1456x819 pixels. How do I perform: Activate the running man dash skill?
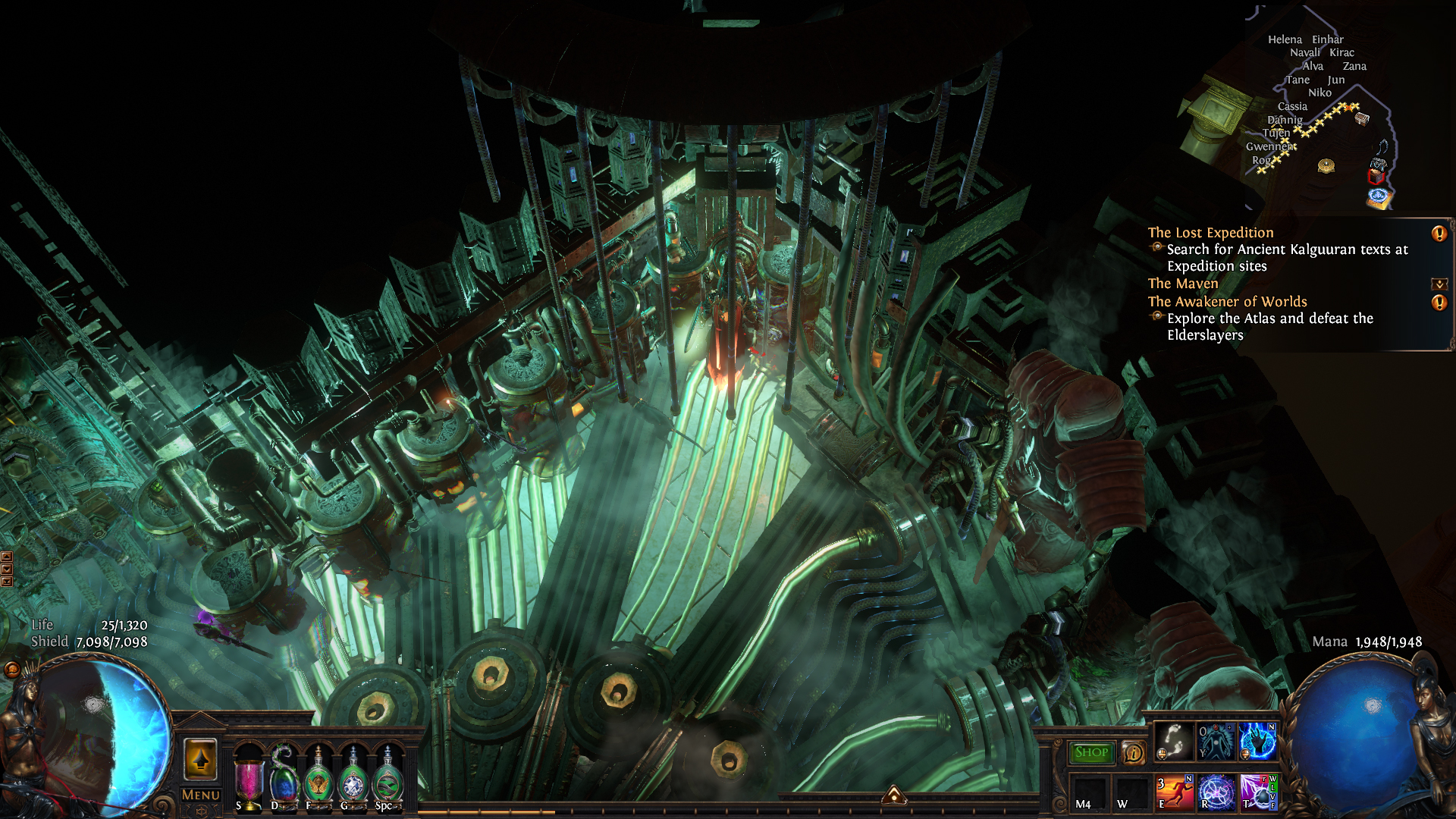coord(1174,792)
